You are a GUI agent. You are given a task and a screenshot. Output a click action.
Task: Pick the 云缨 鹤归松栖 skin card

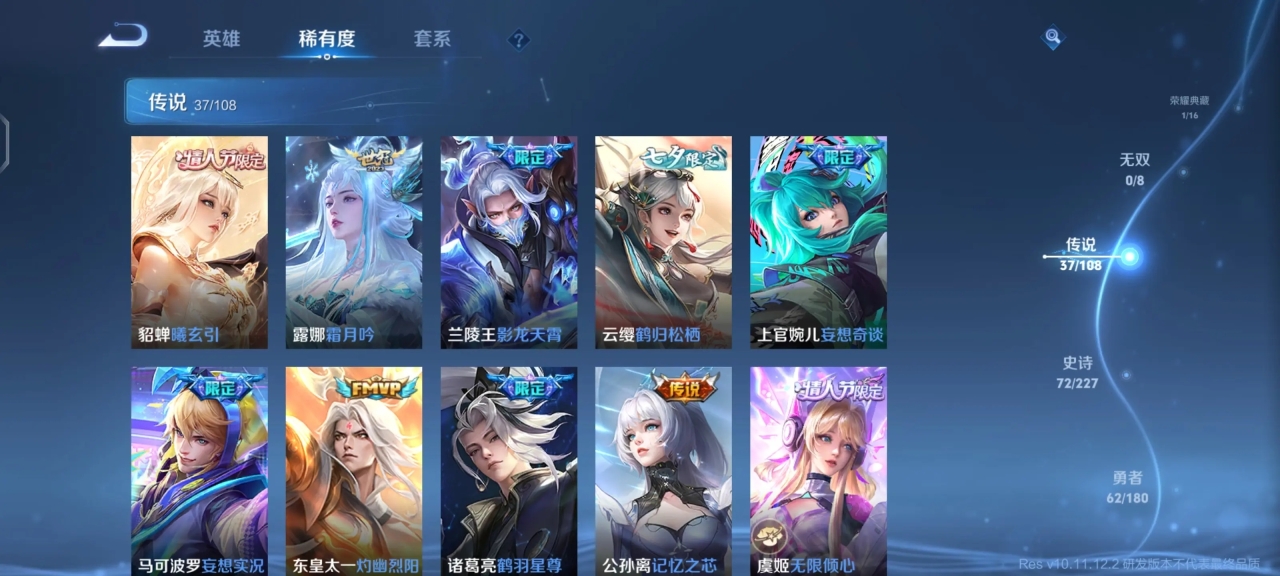point(663,242)
